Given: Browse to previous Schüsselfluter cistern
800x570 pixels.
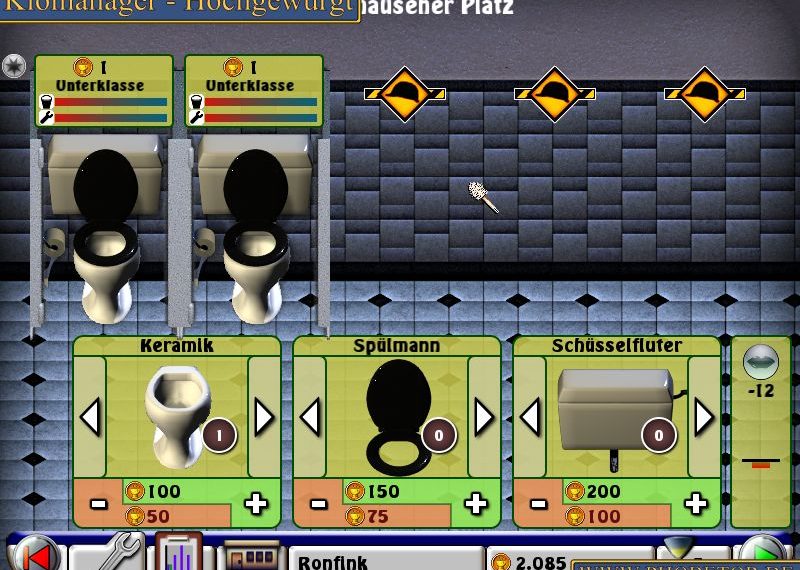Looking at the screenshot, I should (x=530, y=416).
